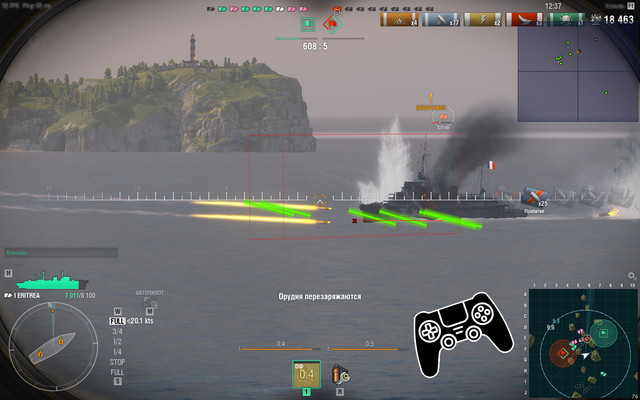Activate the repair party consumable
Screen dimensions: 640x400
click(340, 374)
